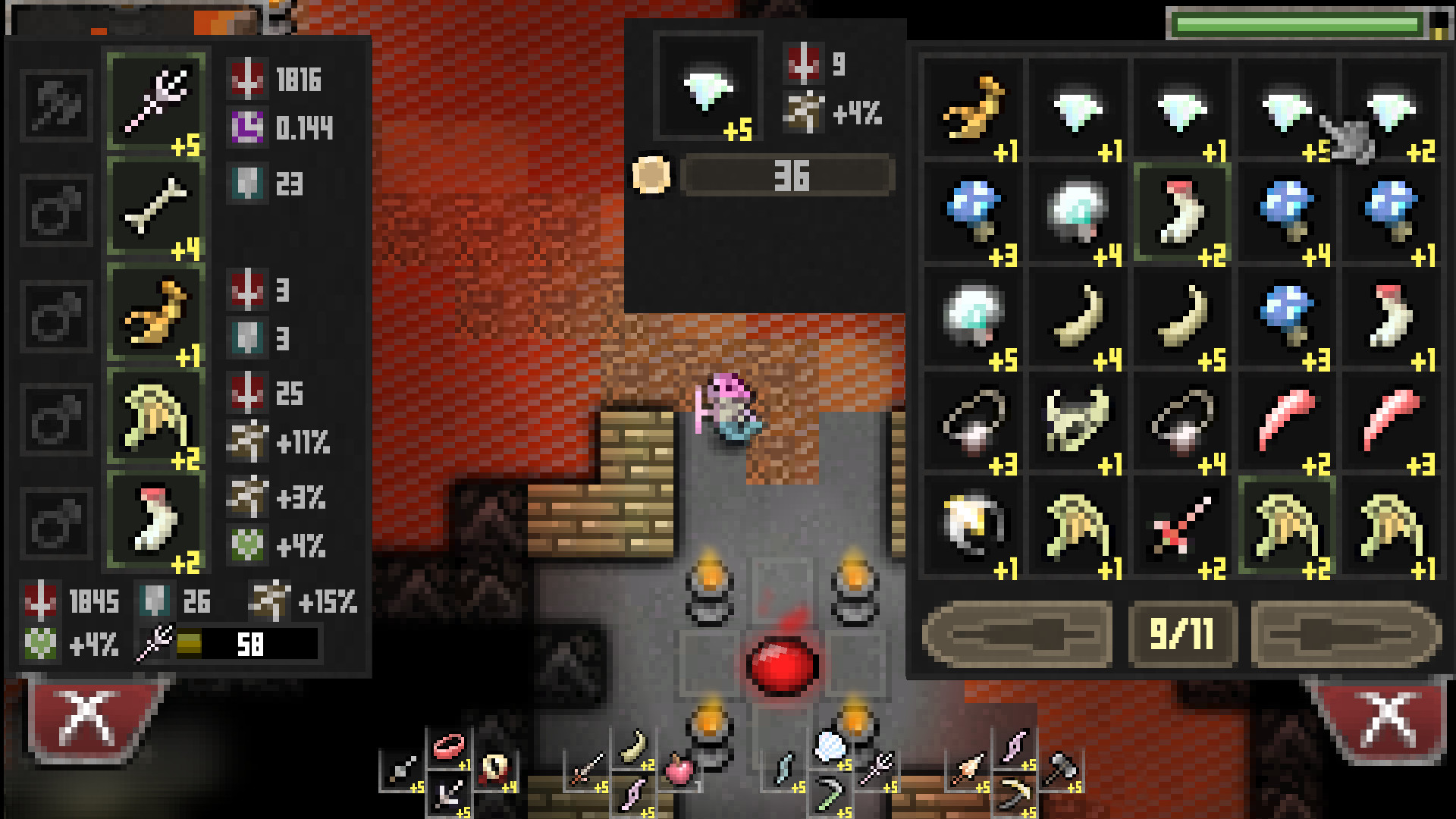Click the 9/11 page indicator

(1183, 635)
